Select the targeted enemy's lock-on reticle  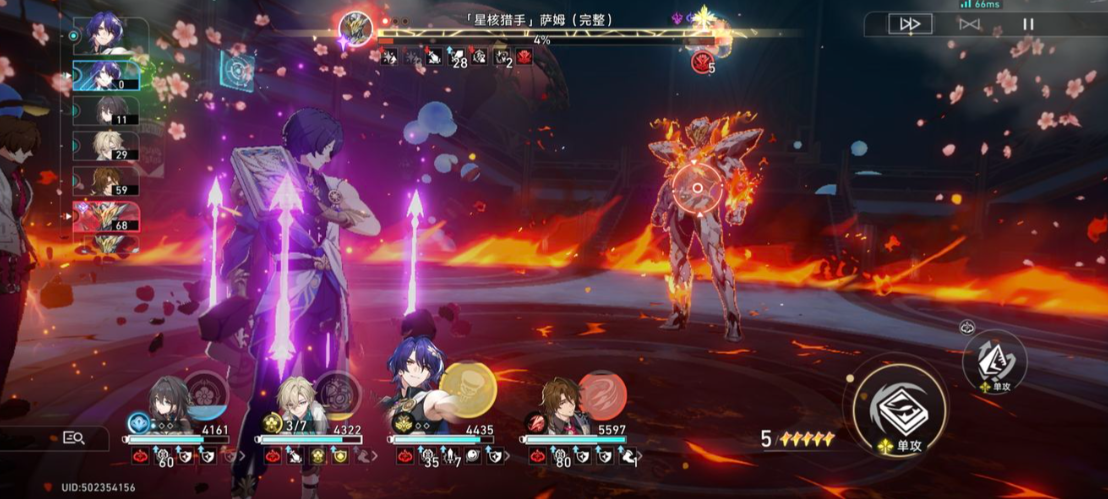[692, 187]
